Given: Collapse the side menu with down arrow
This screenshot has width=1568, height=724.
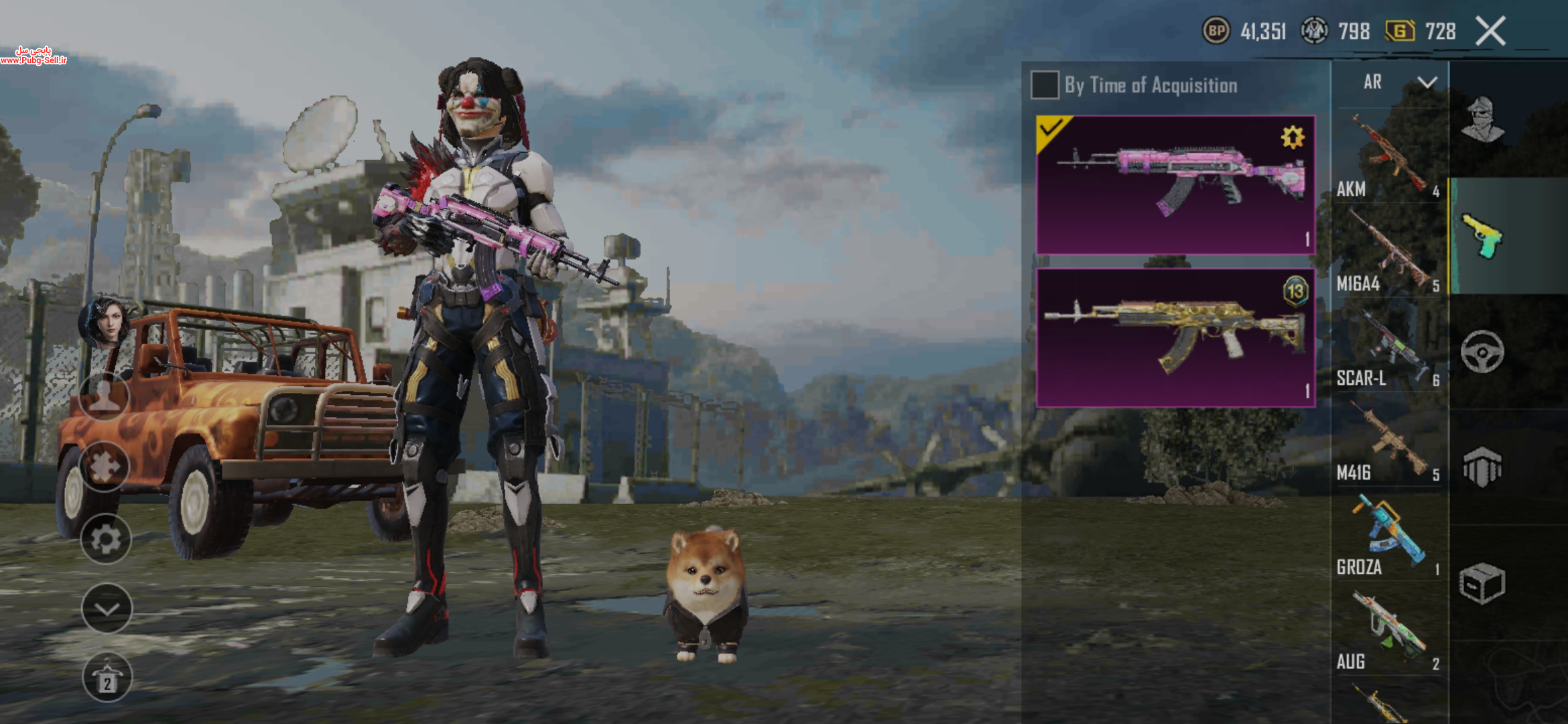Looking at the screenshot, I should [x=107, y=609].
